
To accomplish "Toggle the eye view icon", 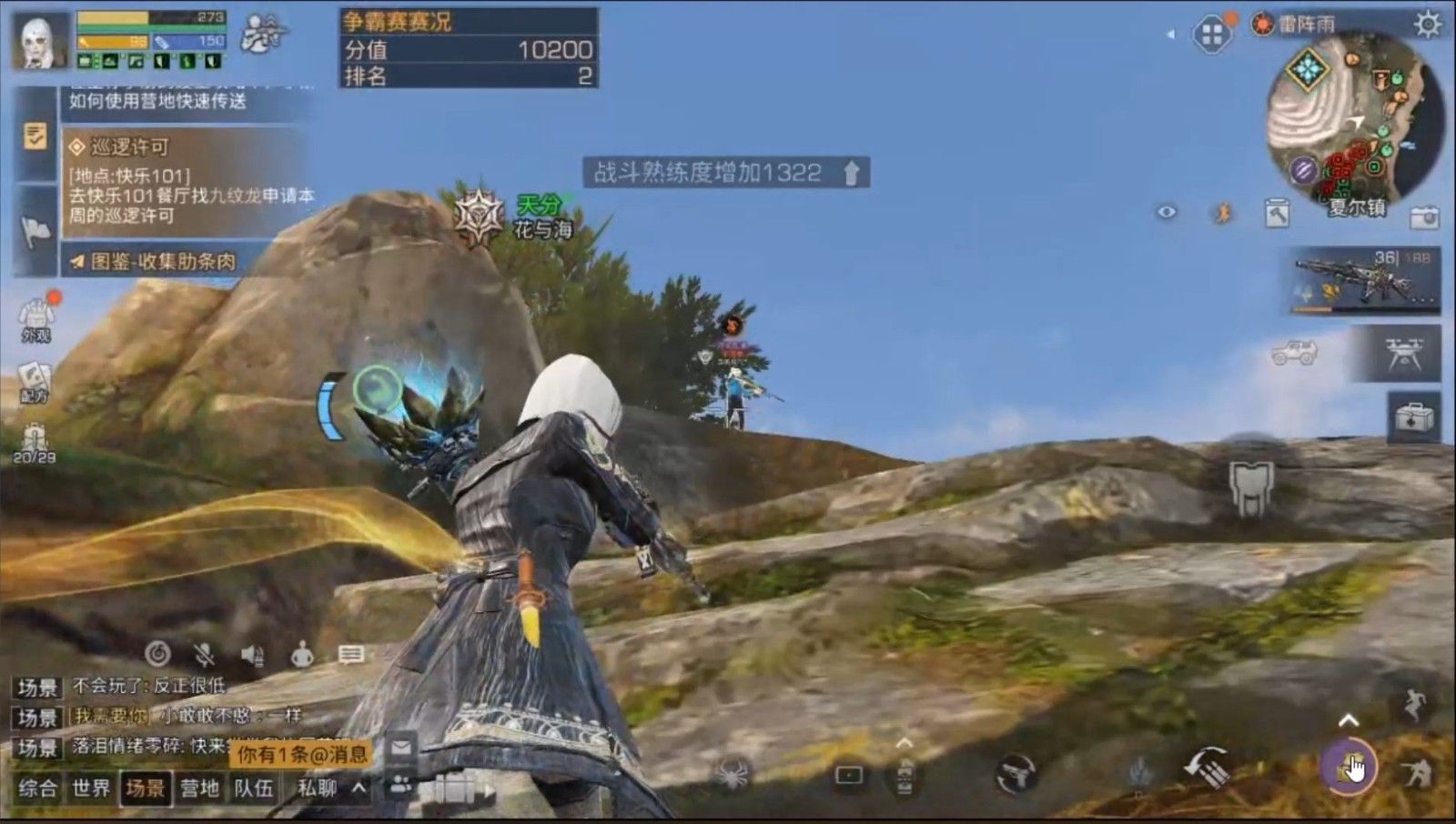I will point(1167,213).
